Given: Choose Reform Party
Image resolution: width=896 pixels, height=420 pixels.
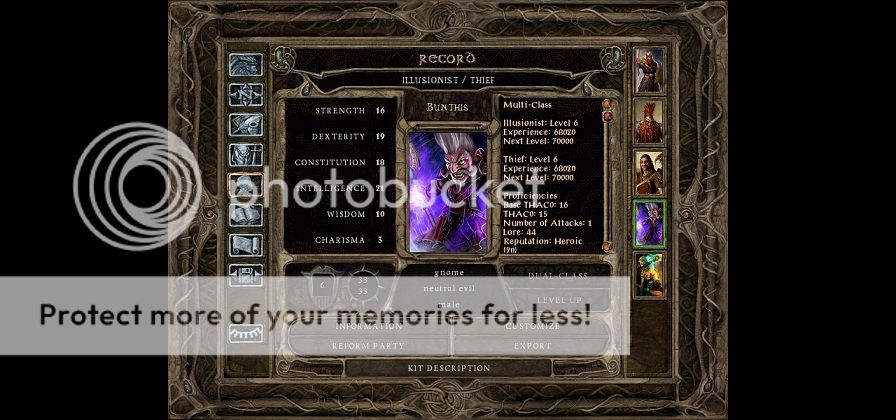Looking at the screenshot, I should point(368,346).
